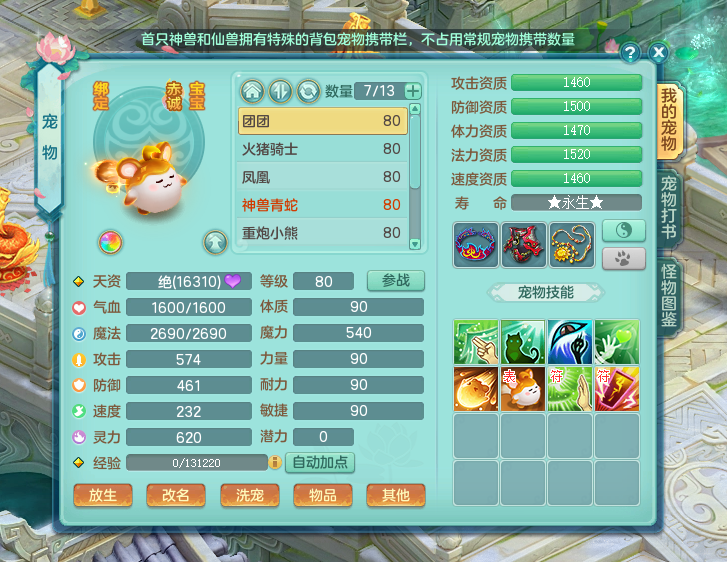This screenshot has width=727, height=562.
Task: Open the help question mark button
Action: pos(630,52)
